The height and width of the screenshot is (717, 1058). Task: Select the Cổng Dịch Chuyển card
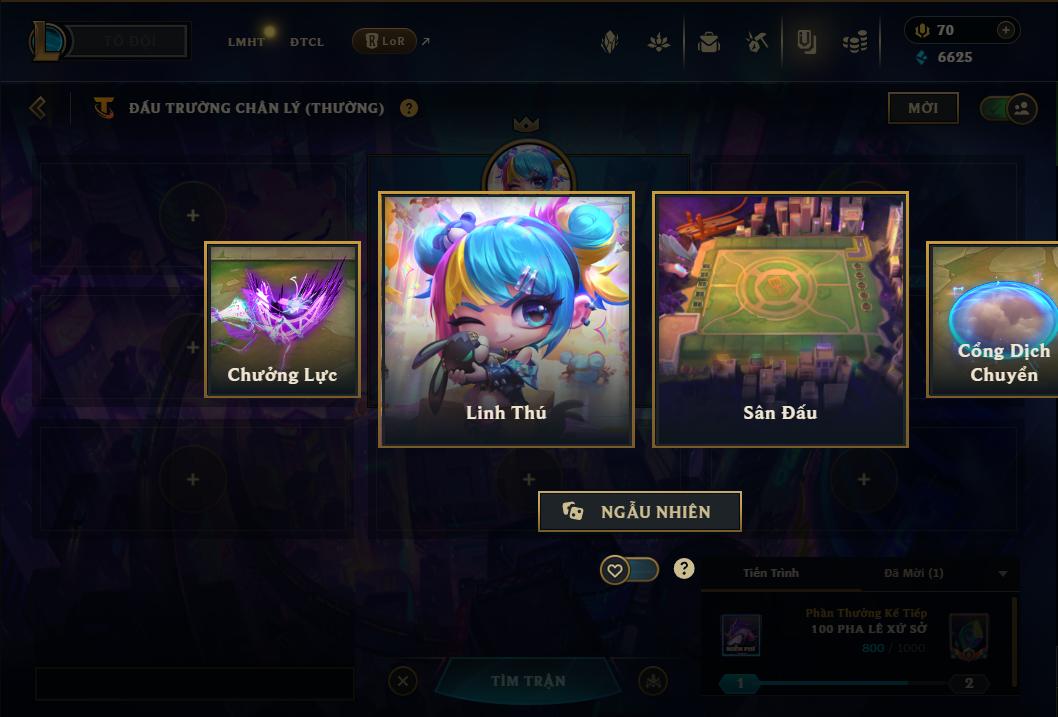993,320
